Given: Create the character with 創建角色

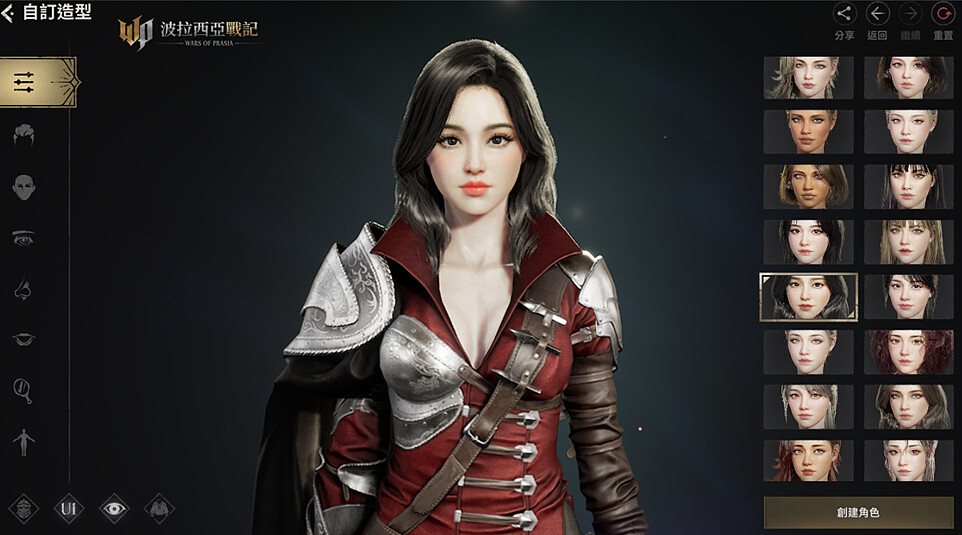Looking at the screenshot, I should [858, 512].
